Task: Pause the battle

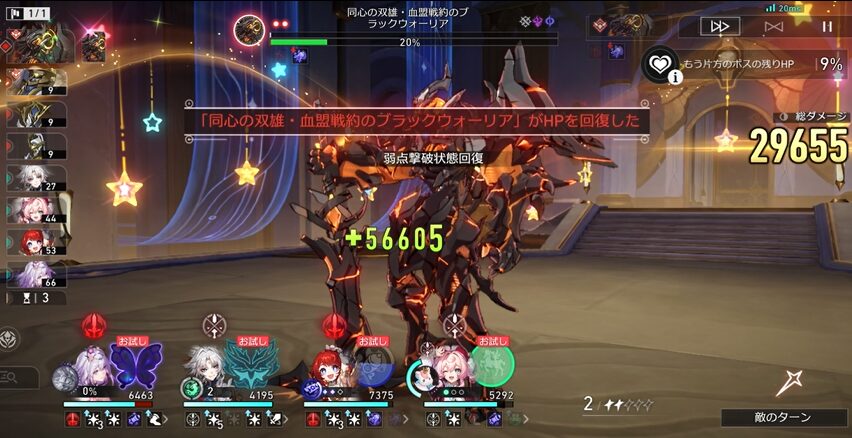Action: click(827, 27)
